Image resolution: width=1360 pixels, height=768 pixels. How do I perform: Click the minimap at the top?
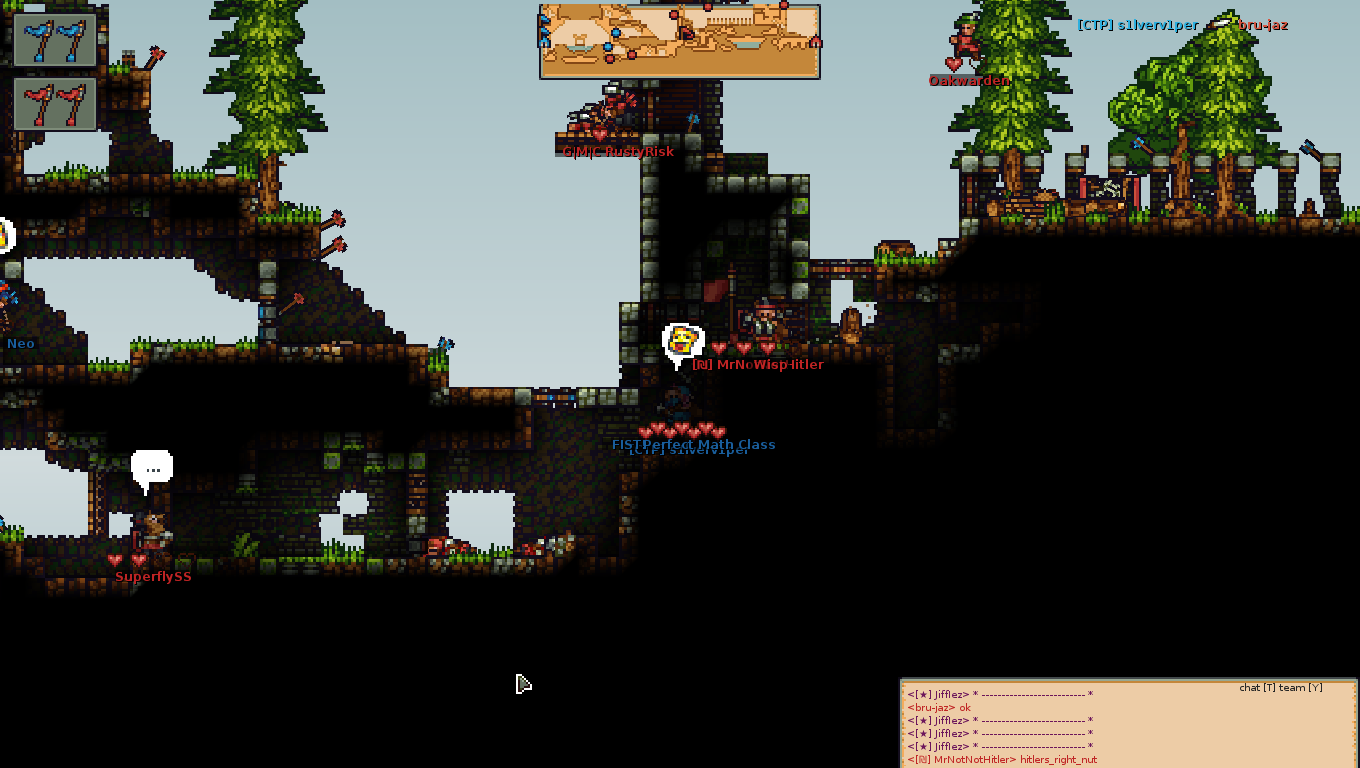click(680, 41)
